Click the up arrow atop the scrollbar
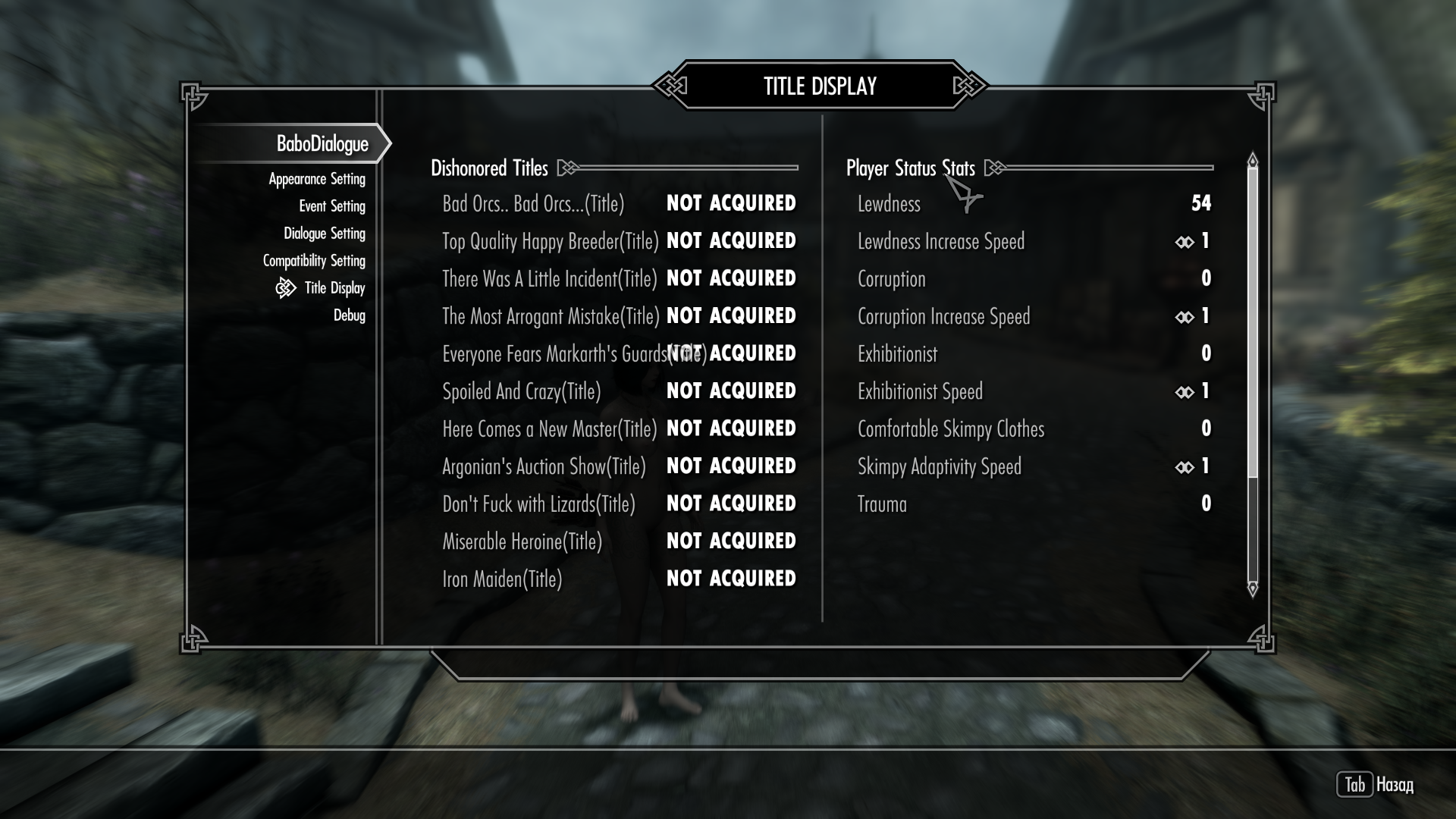 pos(1251,161)
